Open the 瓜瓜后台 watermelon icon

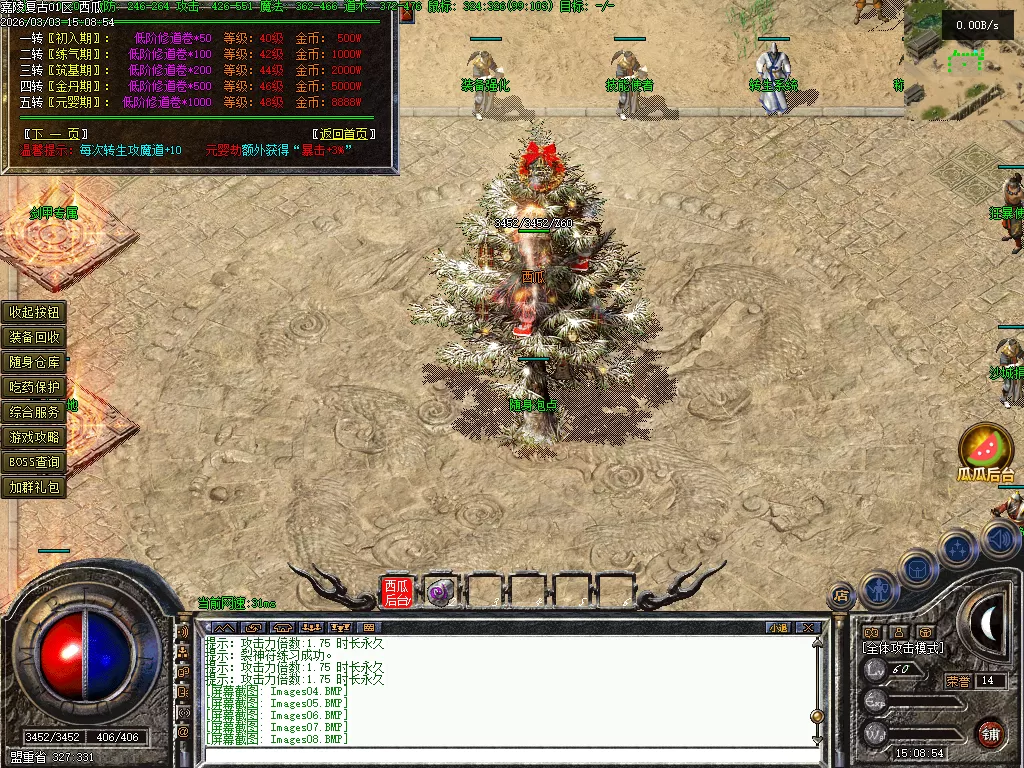click(x=985, y=448)
